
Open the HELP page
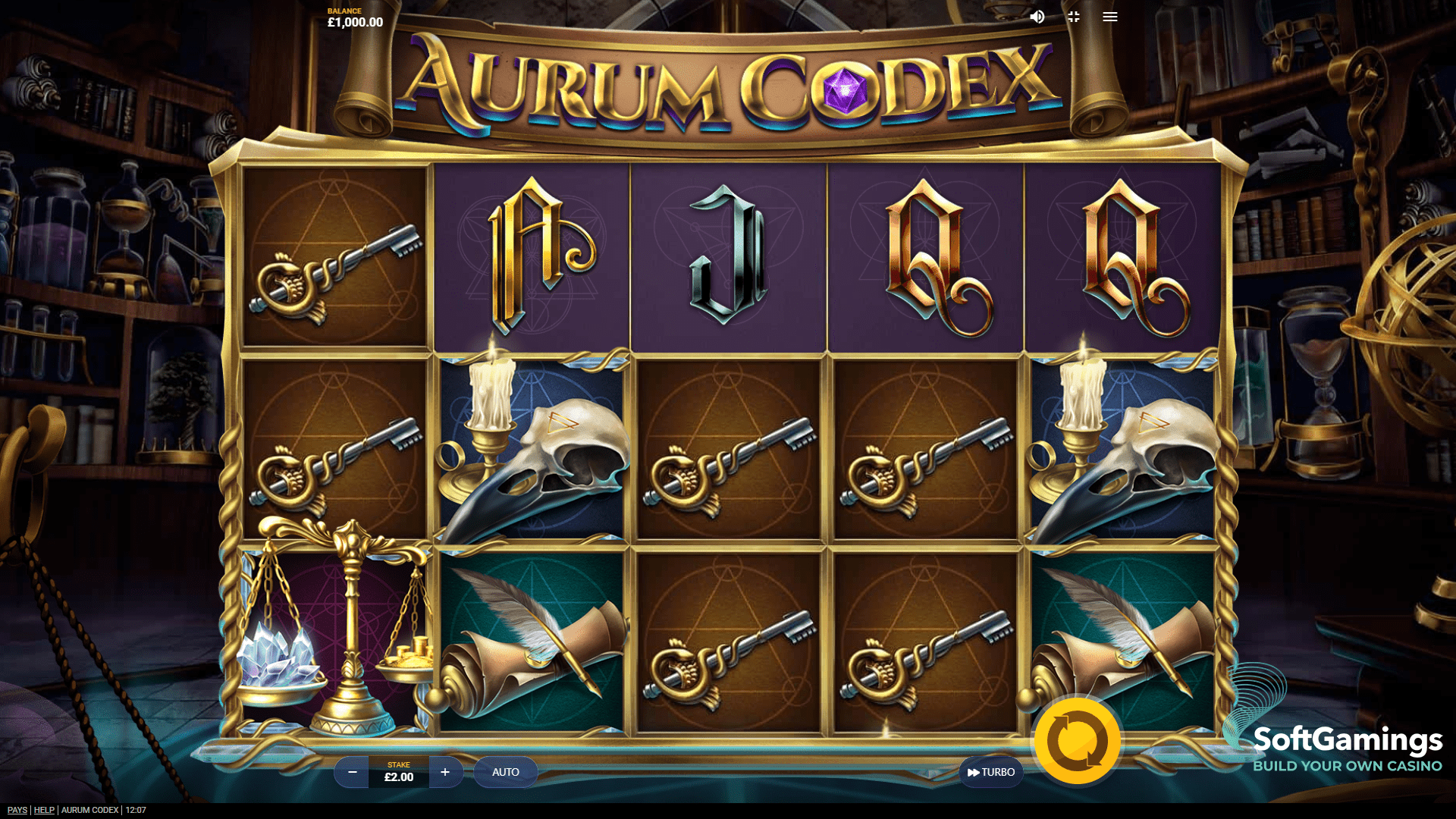(x=44, y=809)
